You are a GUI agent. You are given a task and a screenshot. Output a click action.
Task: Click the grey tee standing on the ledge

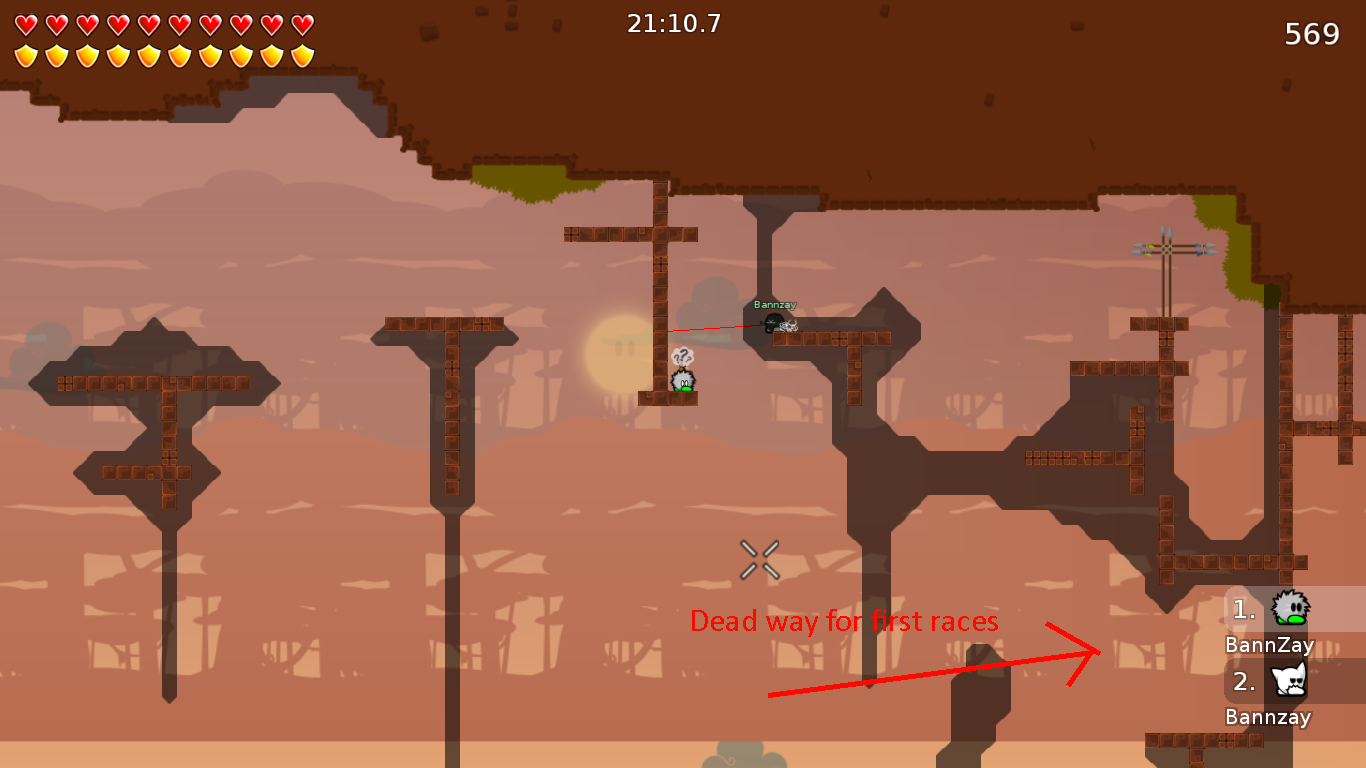(683, 381)
